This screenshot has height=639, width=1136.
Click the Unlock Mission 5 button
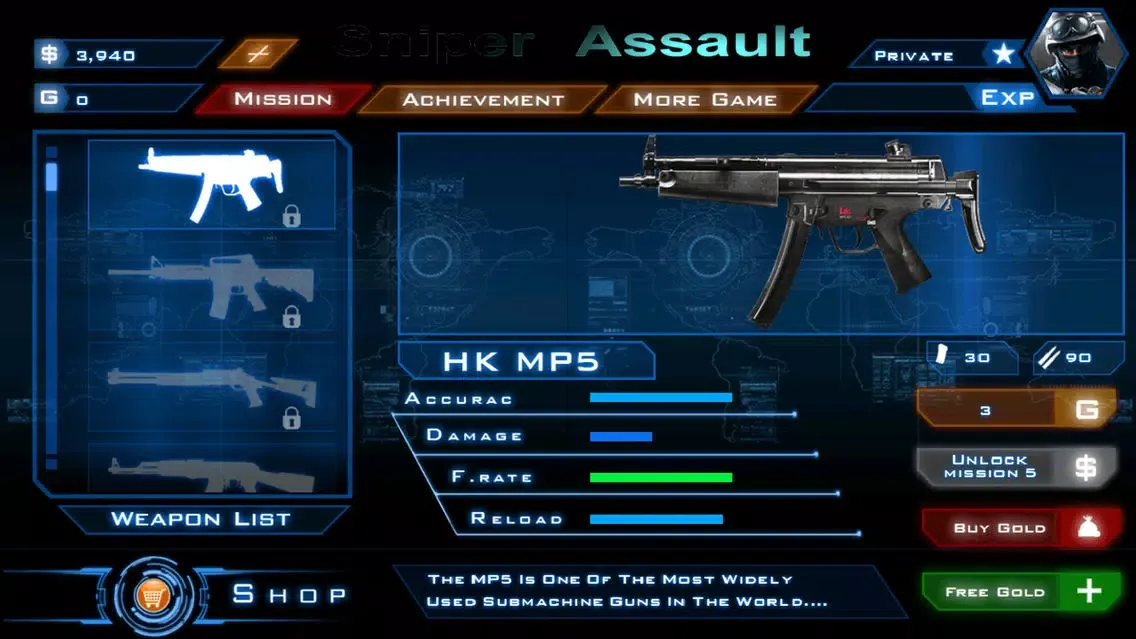pos(1014,467)
